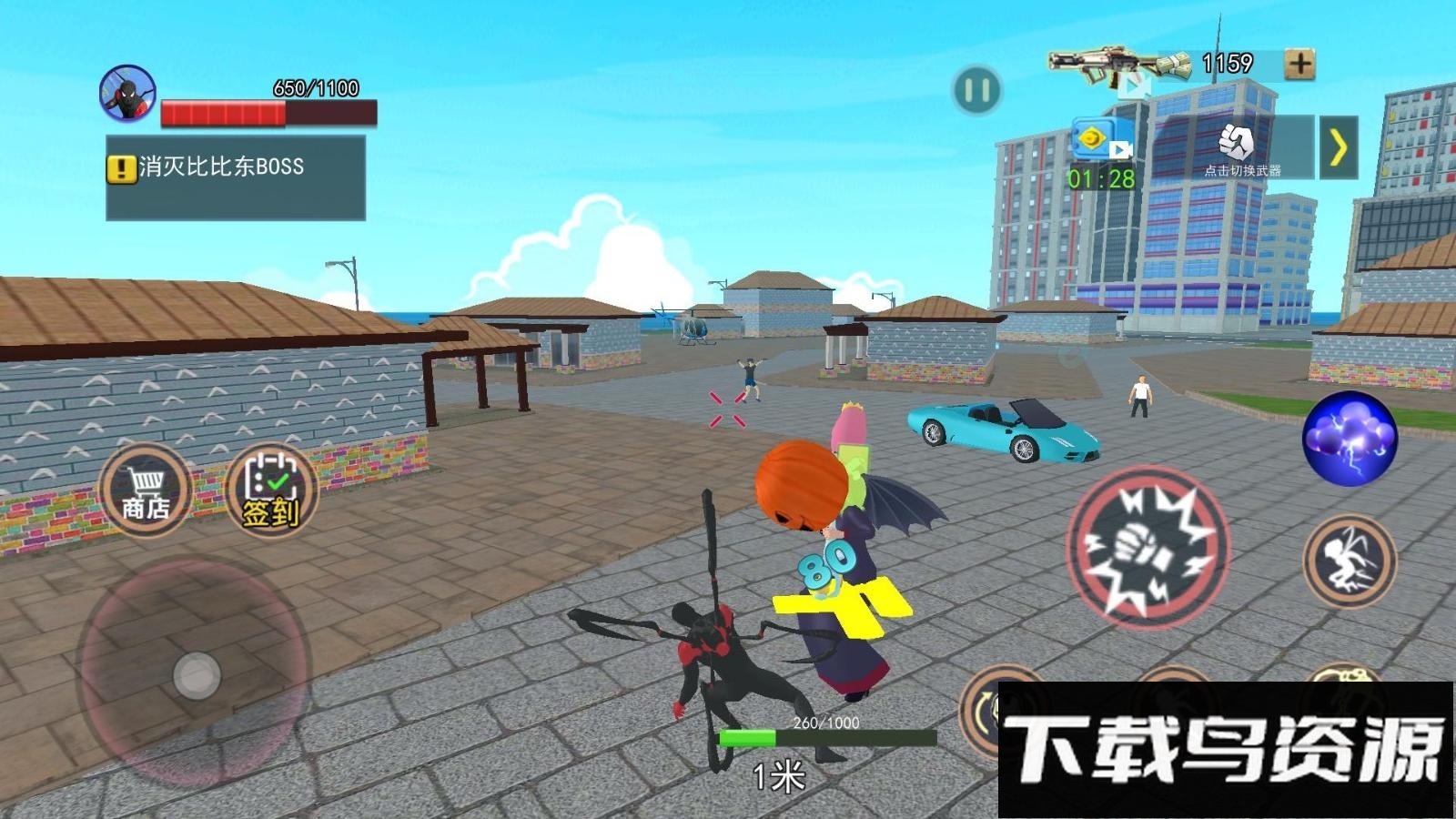This screenshot has width=1456, height=819.
Task: Switch weapon via the fist icon panel
Action: pos(1236,147)
